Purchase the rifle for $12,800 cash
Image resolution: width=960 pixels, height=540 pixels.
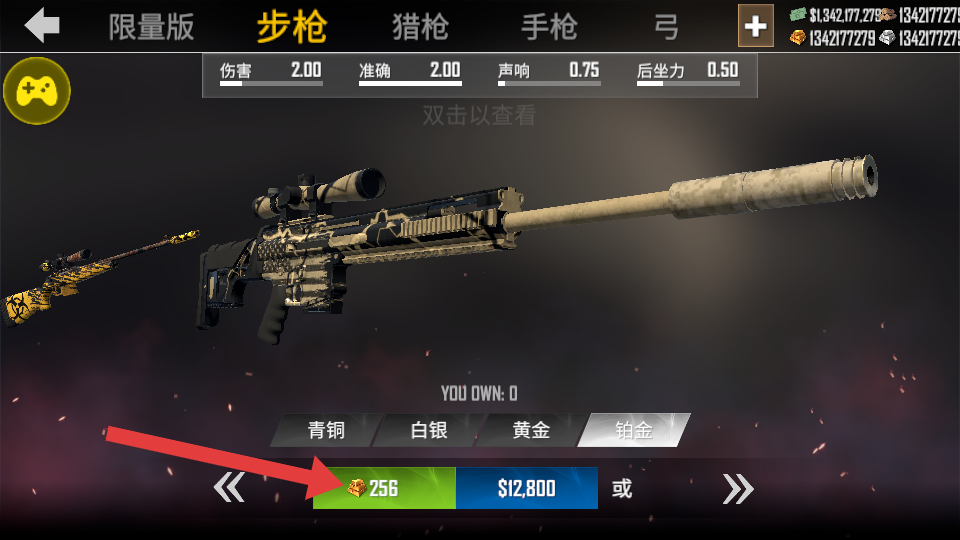526,489
